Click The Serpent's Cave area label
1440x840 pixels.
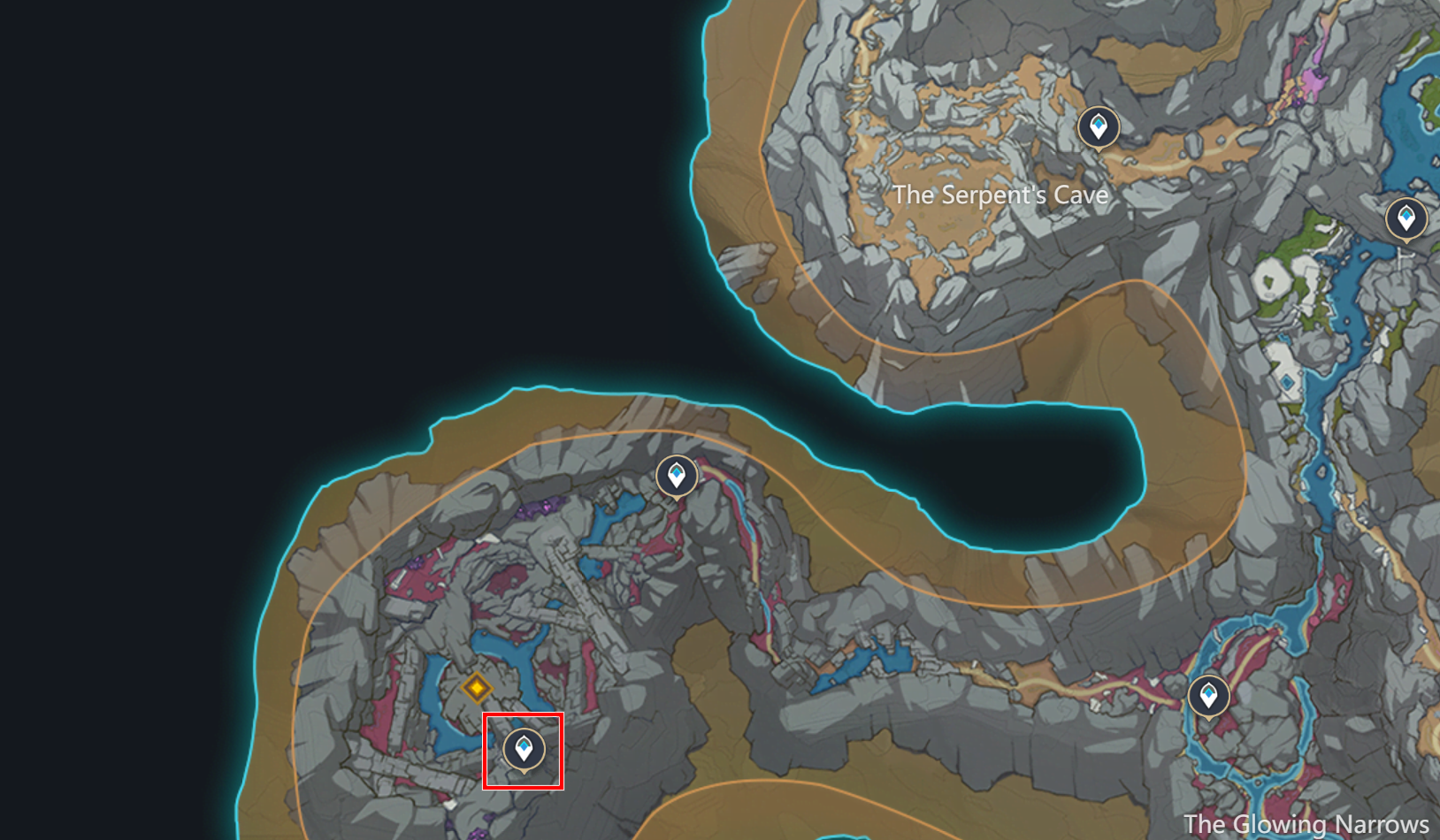tap(1000, 195)
